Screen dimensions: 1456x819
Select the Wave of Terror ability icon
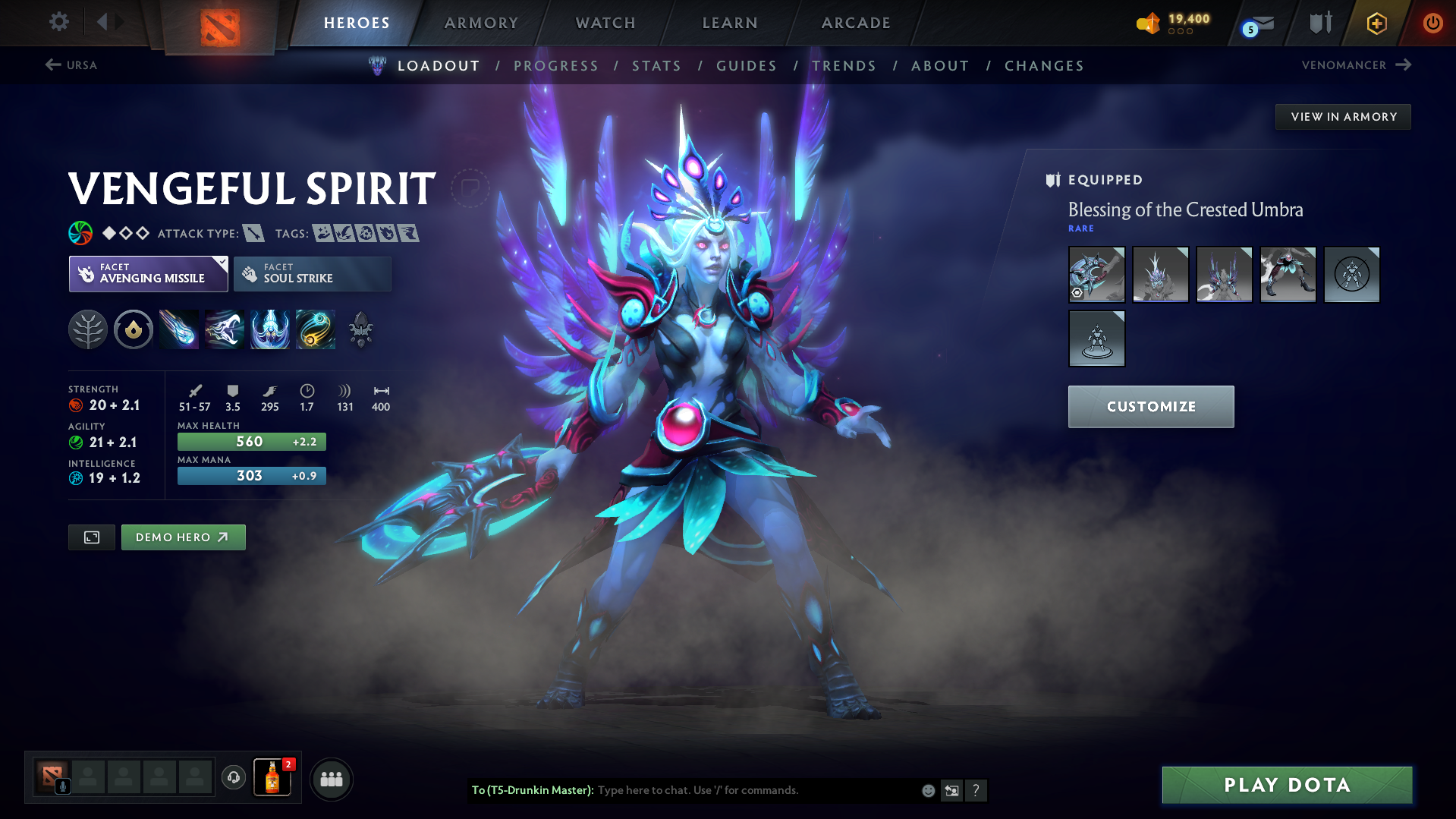point(224,329)
